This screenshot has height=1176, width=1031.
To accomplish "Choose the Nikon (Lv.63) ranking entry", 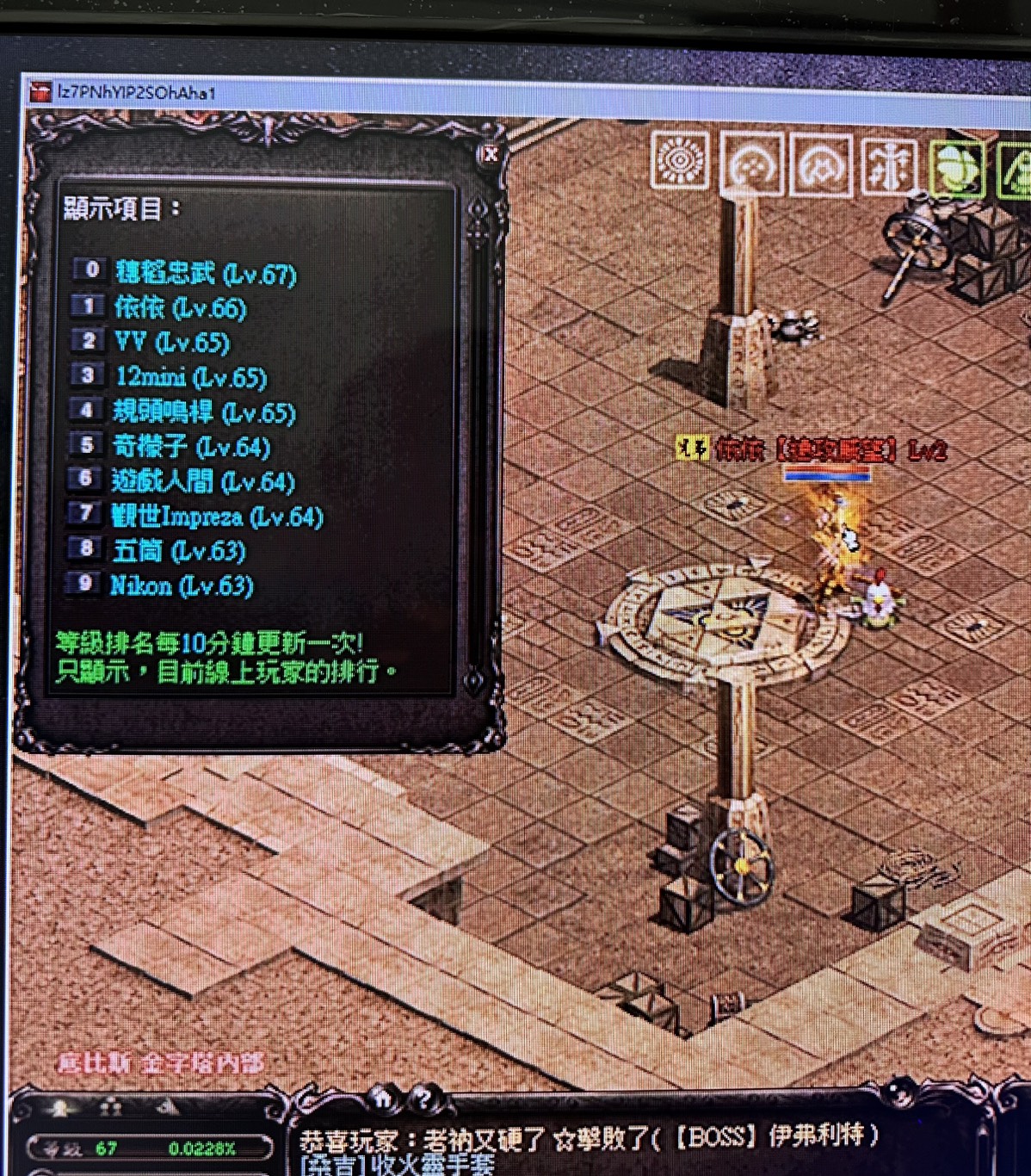I will 182,586.
